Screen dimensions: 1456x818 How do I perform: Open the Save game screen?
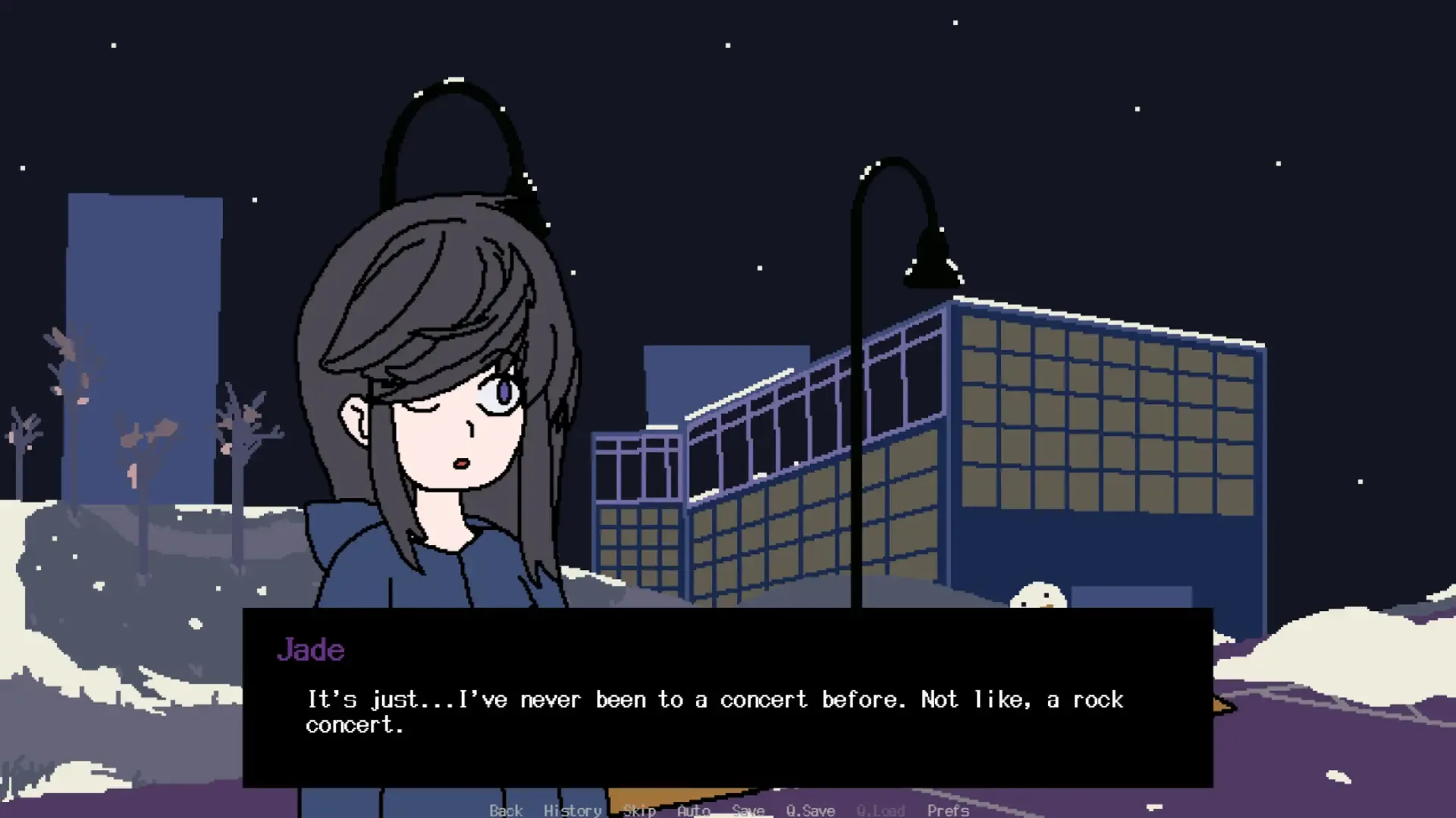[x=748, y=810]
